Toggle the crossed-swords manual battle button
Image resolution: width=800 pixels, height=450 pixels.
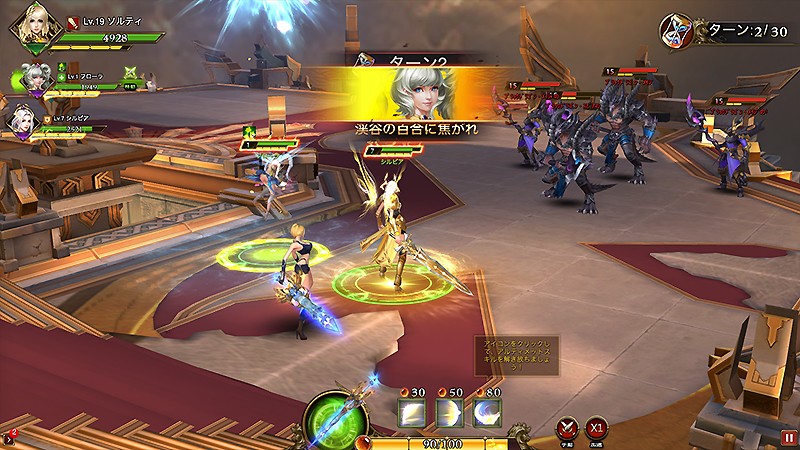point(566,428)
